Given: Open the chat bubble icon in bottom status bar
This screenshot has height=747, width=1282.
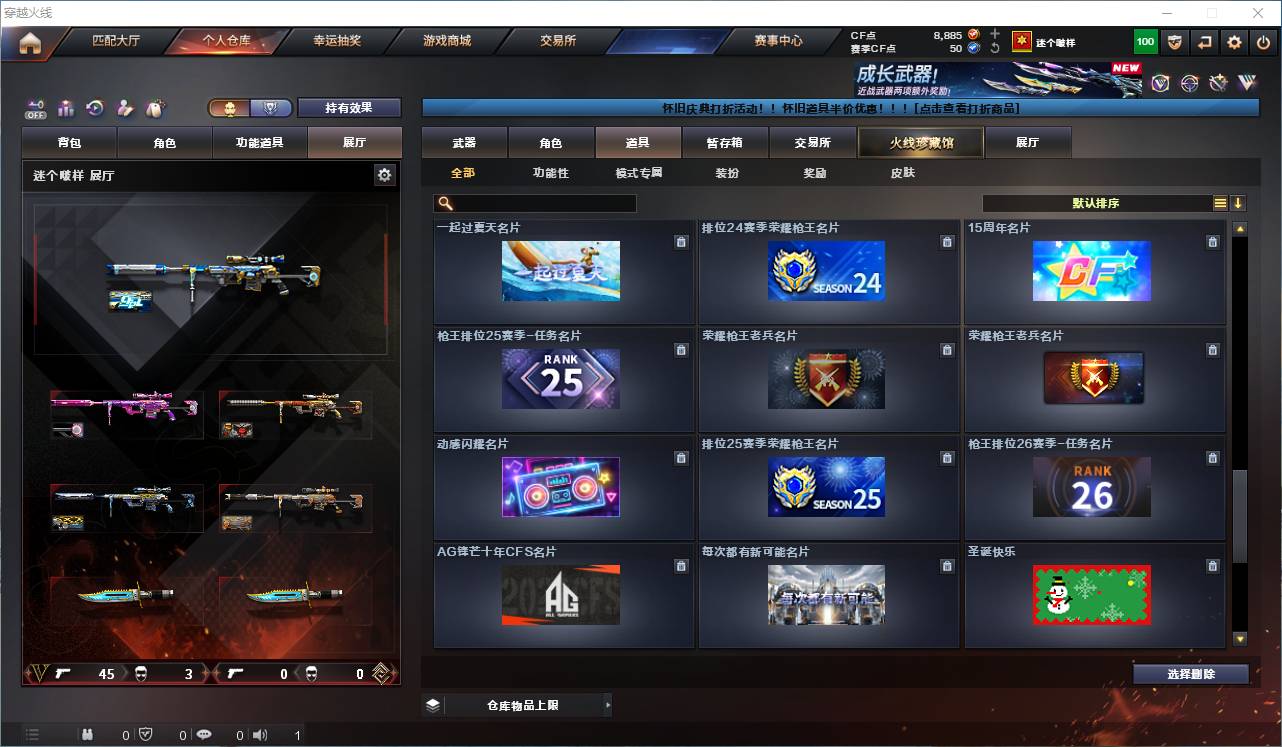Looking at the screenshot, I should [x=203, y=734].
